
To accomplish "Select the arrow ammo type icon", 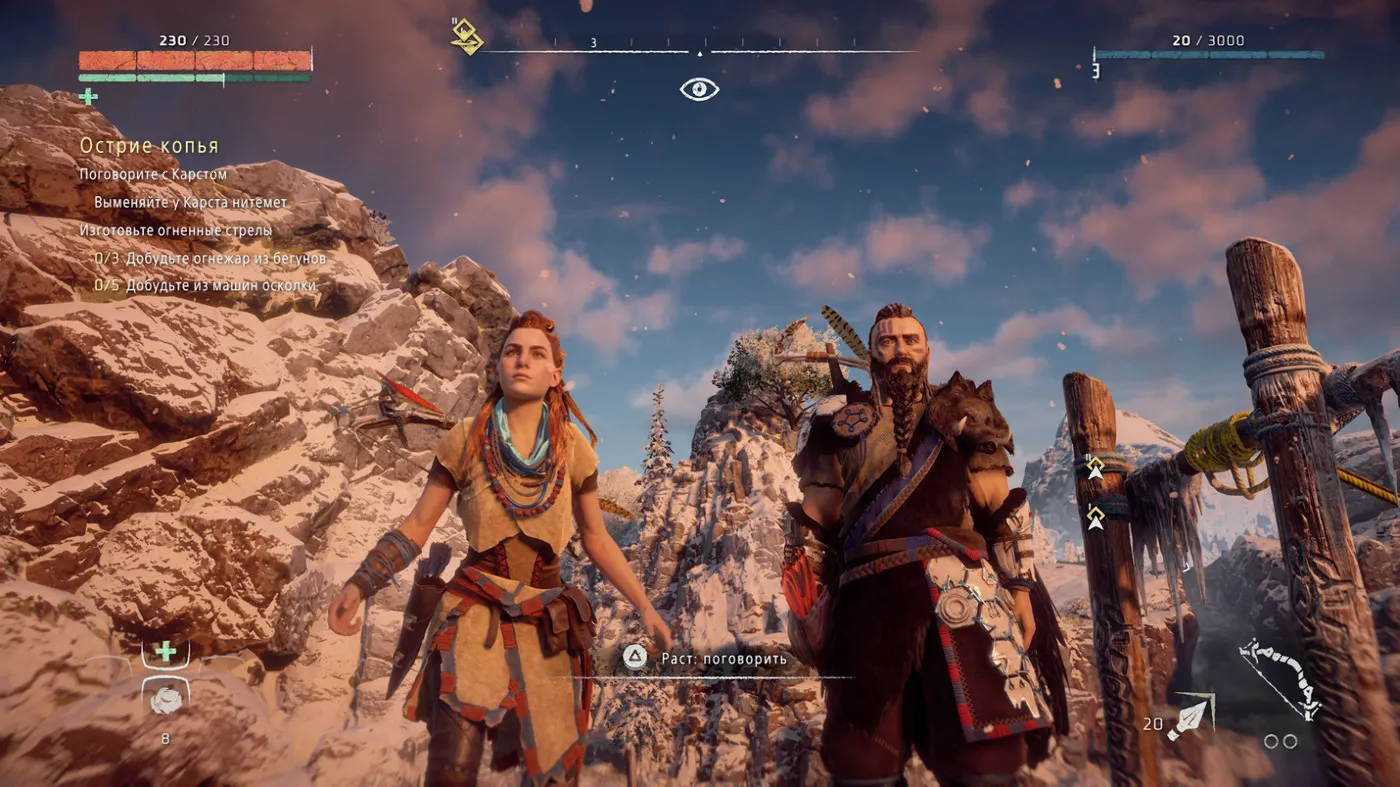I will click(x=1188, y=719).
